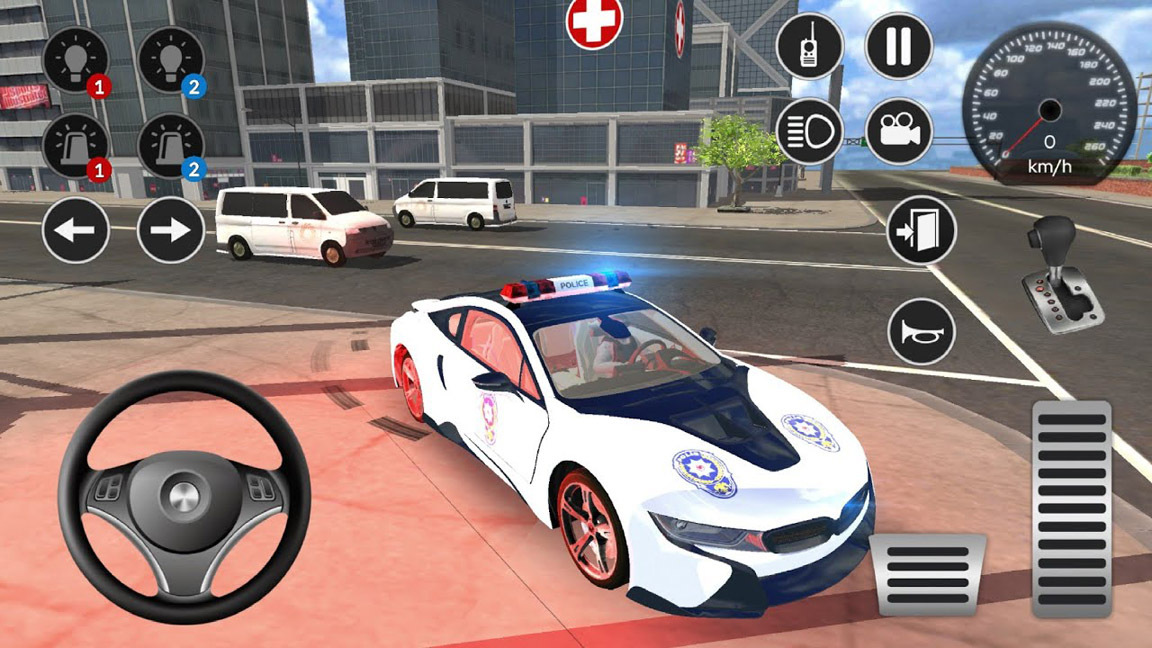Turn on the right arrow turn signal
This screenshot has width=1152, height=648.
pyautogui.click(x=171, y=230)
